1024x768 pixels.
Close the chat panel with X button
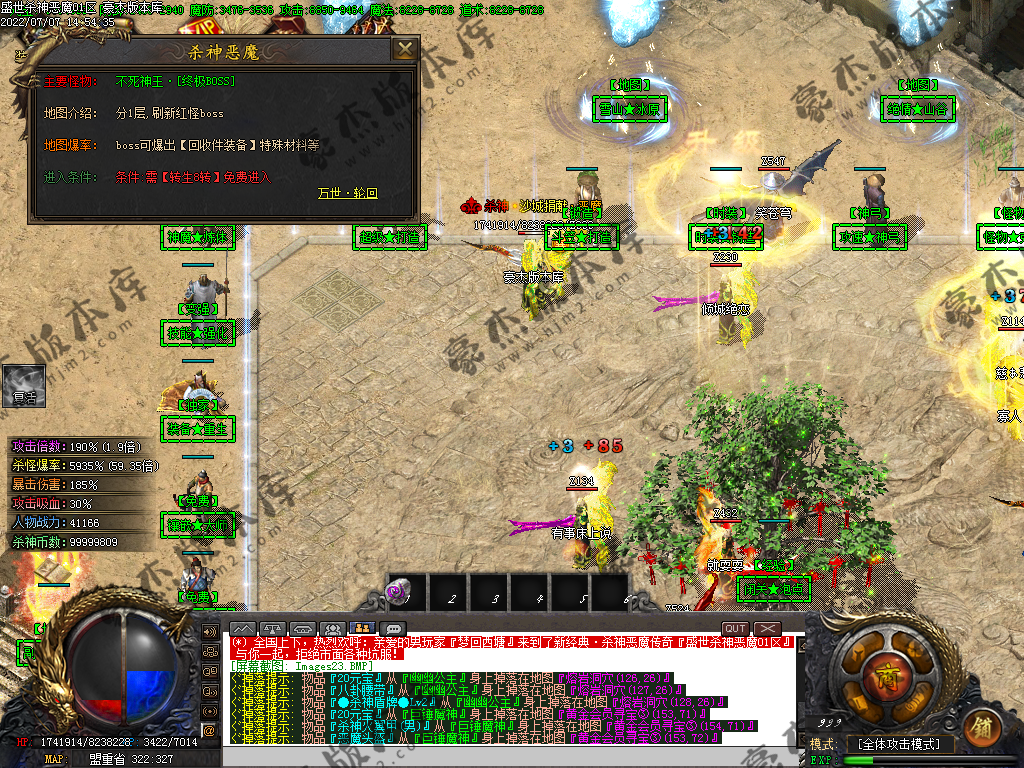point(766,629)
